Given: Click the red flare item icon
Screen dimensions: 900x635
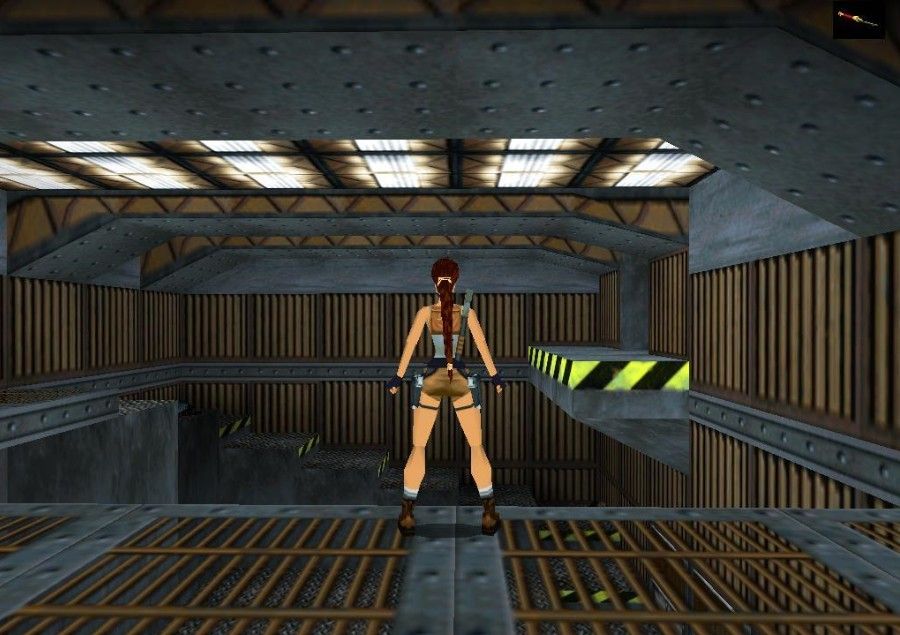Looking at the screenshot, I should point(858,19).
